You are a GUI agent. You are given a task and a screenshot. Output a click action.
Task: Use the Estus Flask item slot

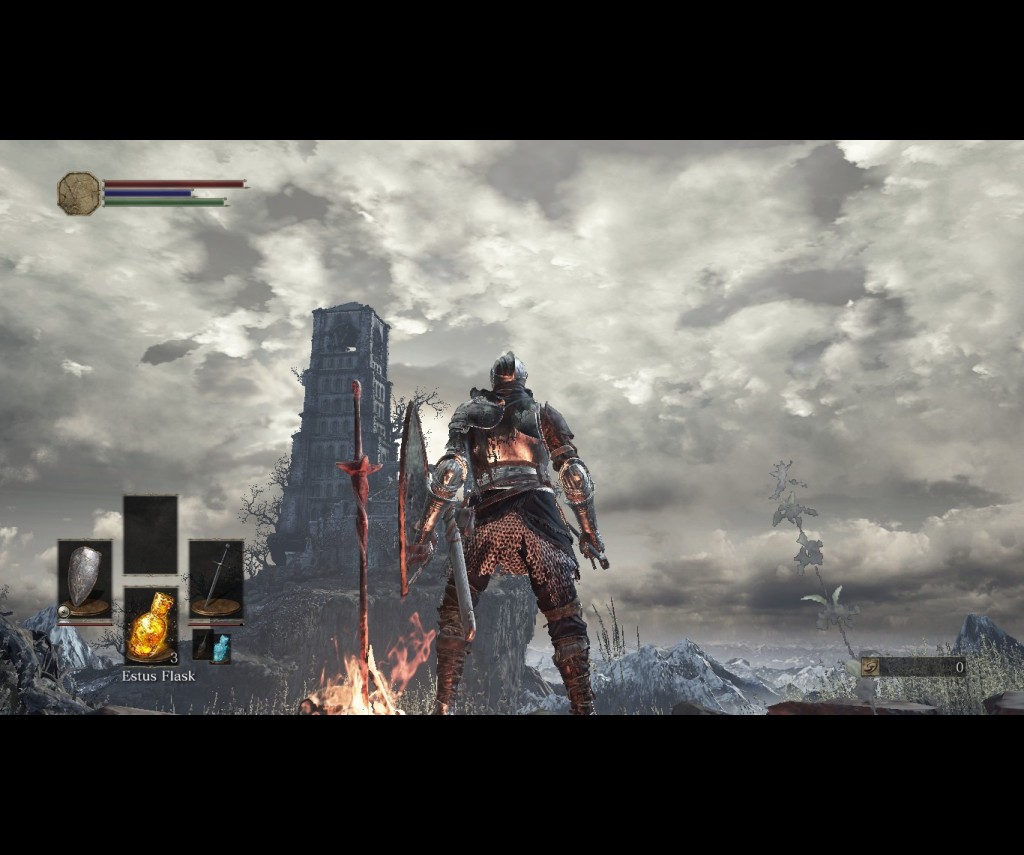pos(150,626)
